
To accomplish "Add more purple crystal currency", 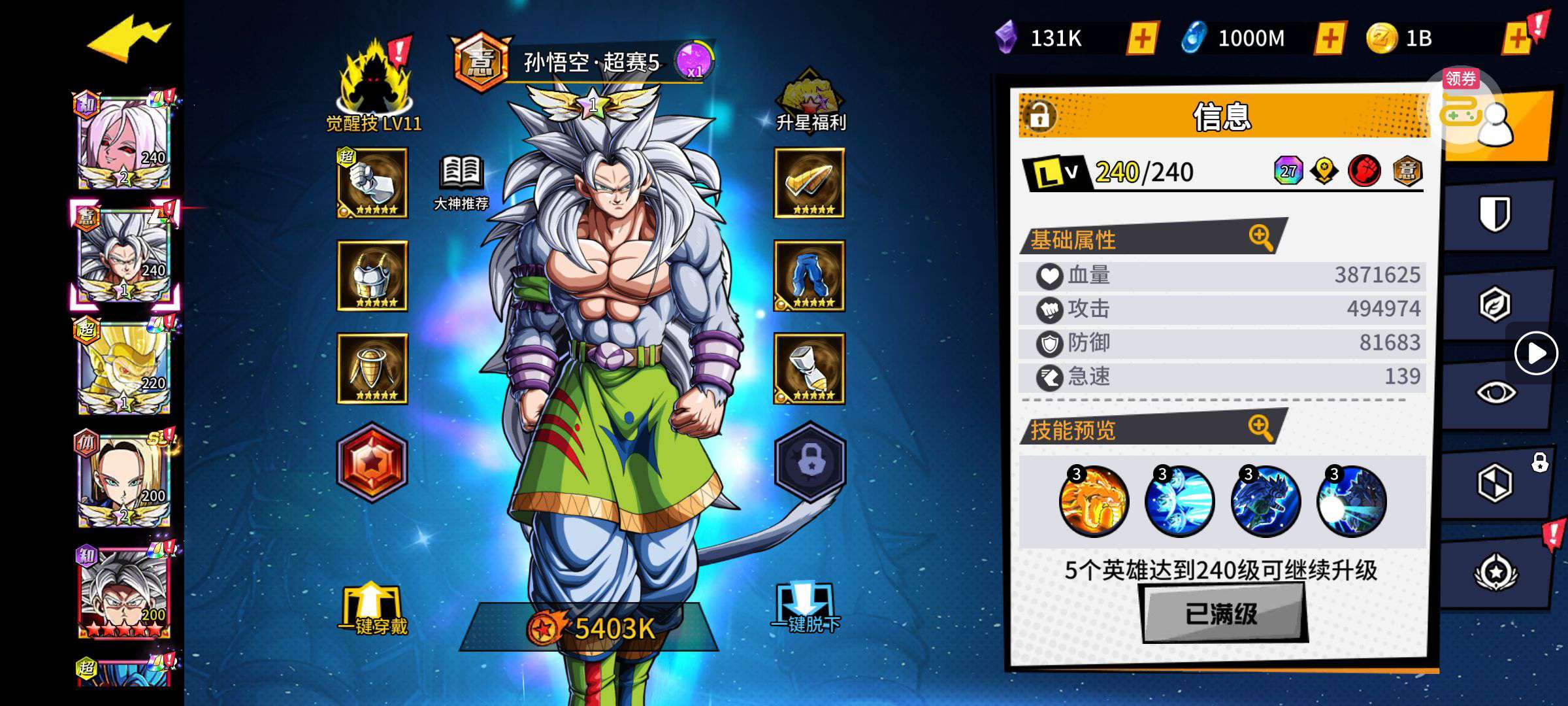I will (1142, 39).
